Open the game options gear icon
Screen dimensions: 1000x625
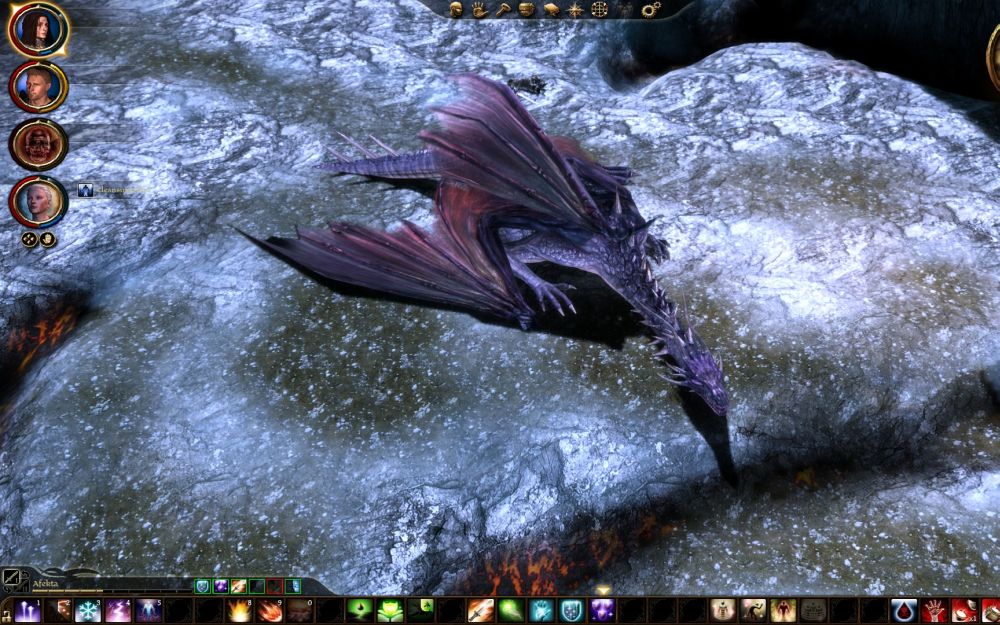coord(651,9)
